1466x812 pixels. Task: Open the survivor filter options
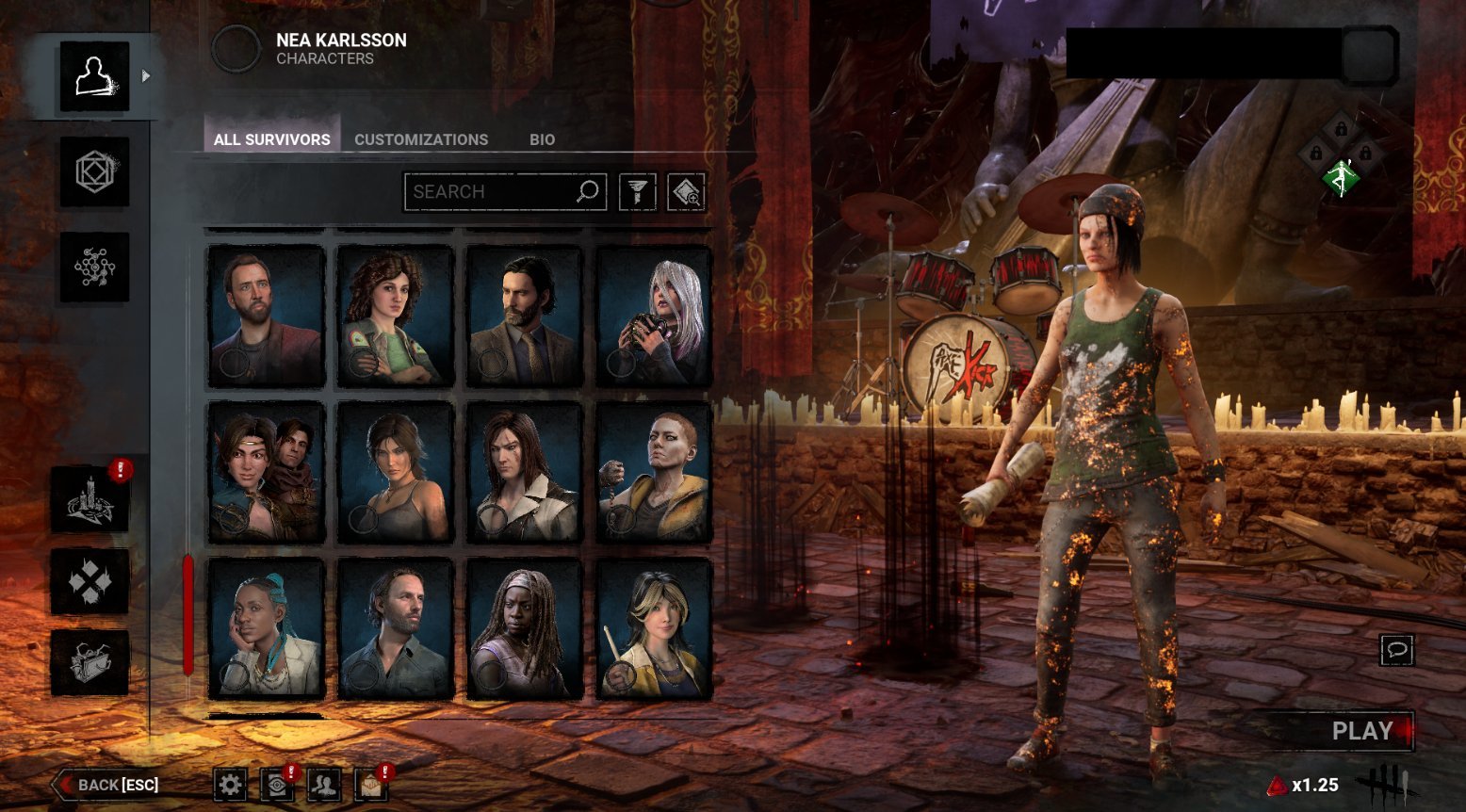pos(638,192)
